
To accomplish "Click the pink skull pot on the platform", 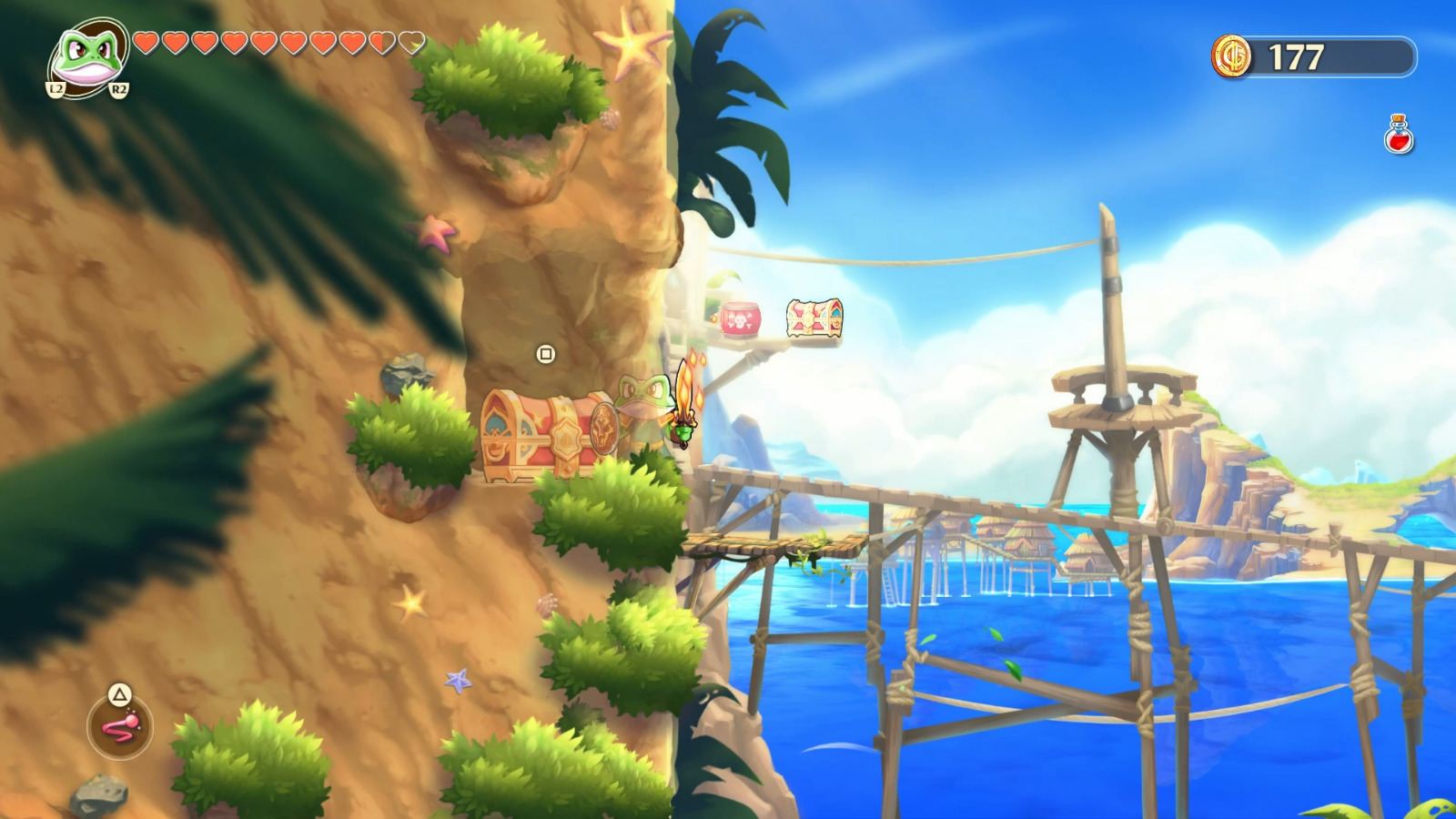I will click(738, 318).
